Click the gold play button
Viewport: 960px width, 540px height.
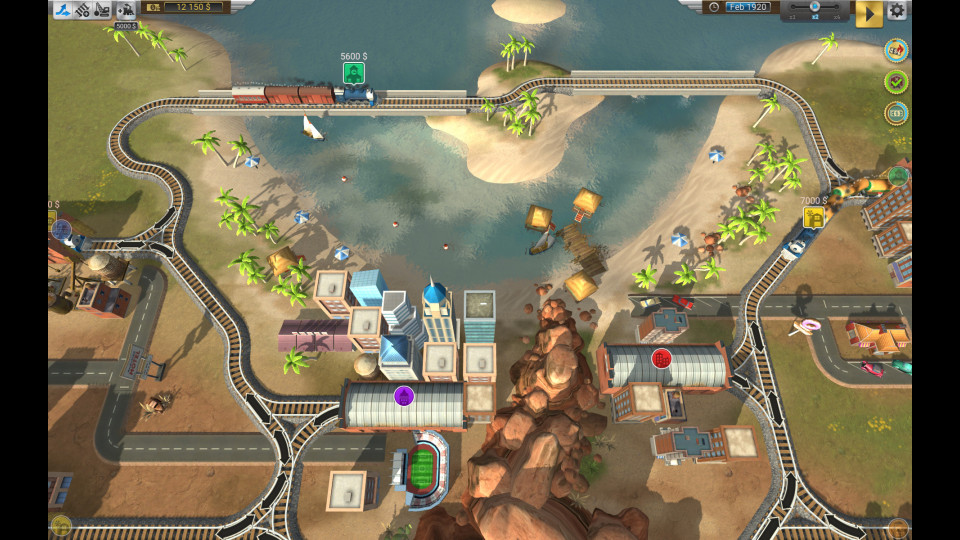pos(868,13)
